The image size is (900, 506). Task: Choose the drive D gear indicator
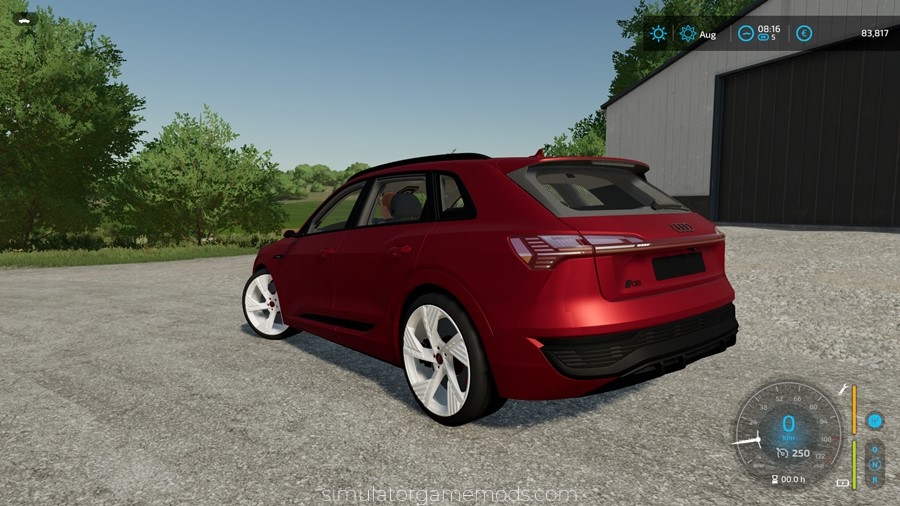point(874,449)
